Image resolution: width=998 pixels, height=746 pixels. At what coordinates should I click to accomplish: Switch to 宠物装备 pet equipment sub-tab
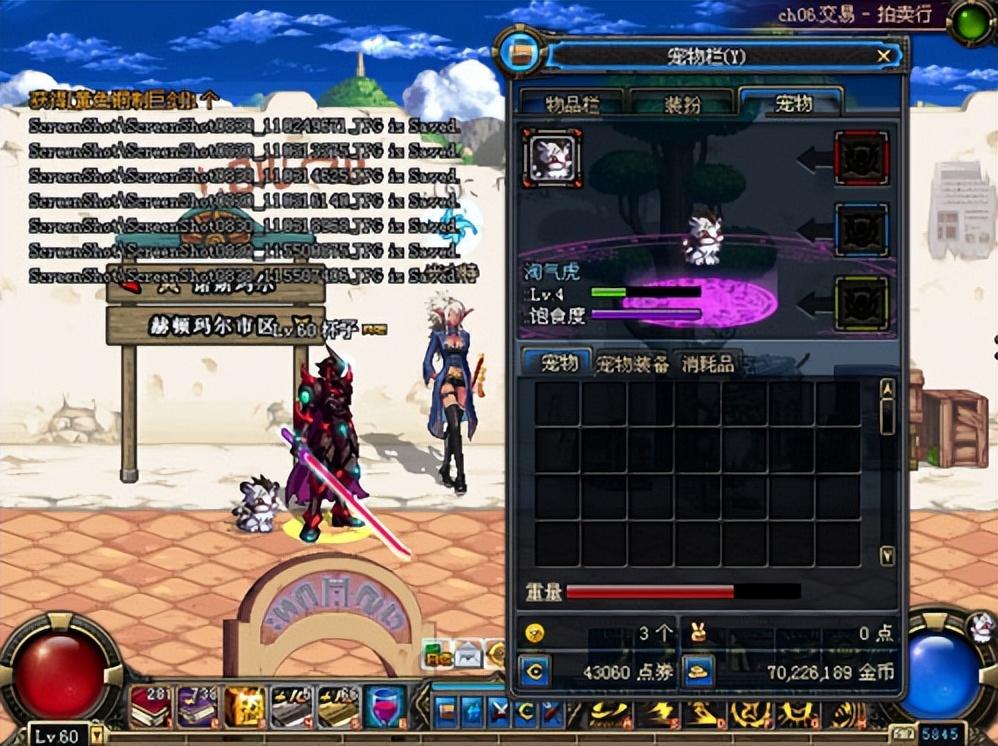coord(632,364)
